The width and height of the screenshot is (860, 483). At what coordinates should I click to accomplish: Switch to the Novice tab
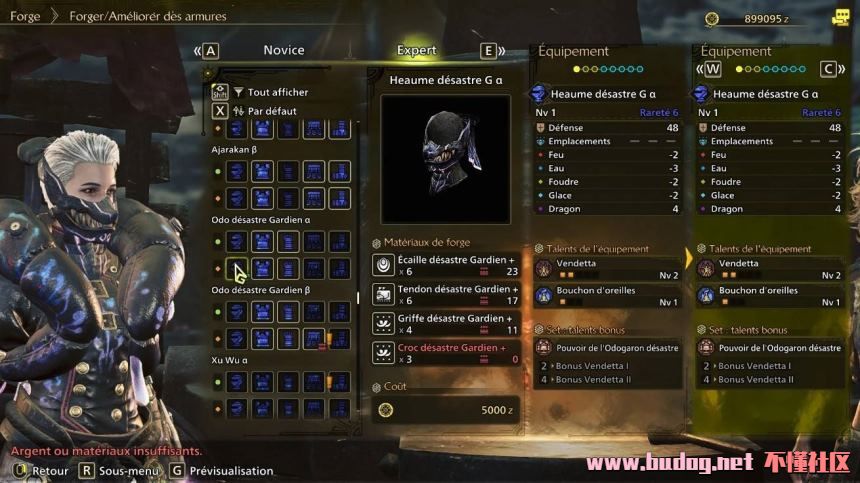pyautogui.click(x=283, y=50)
